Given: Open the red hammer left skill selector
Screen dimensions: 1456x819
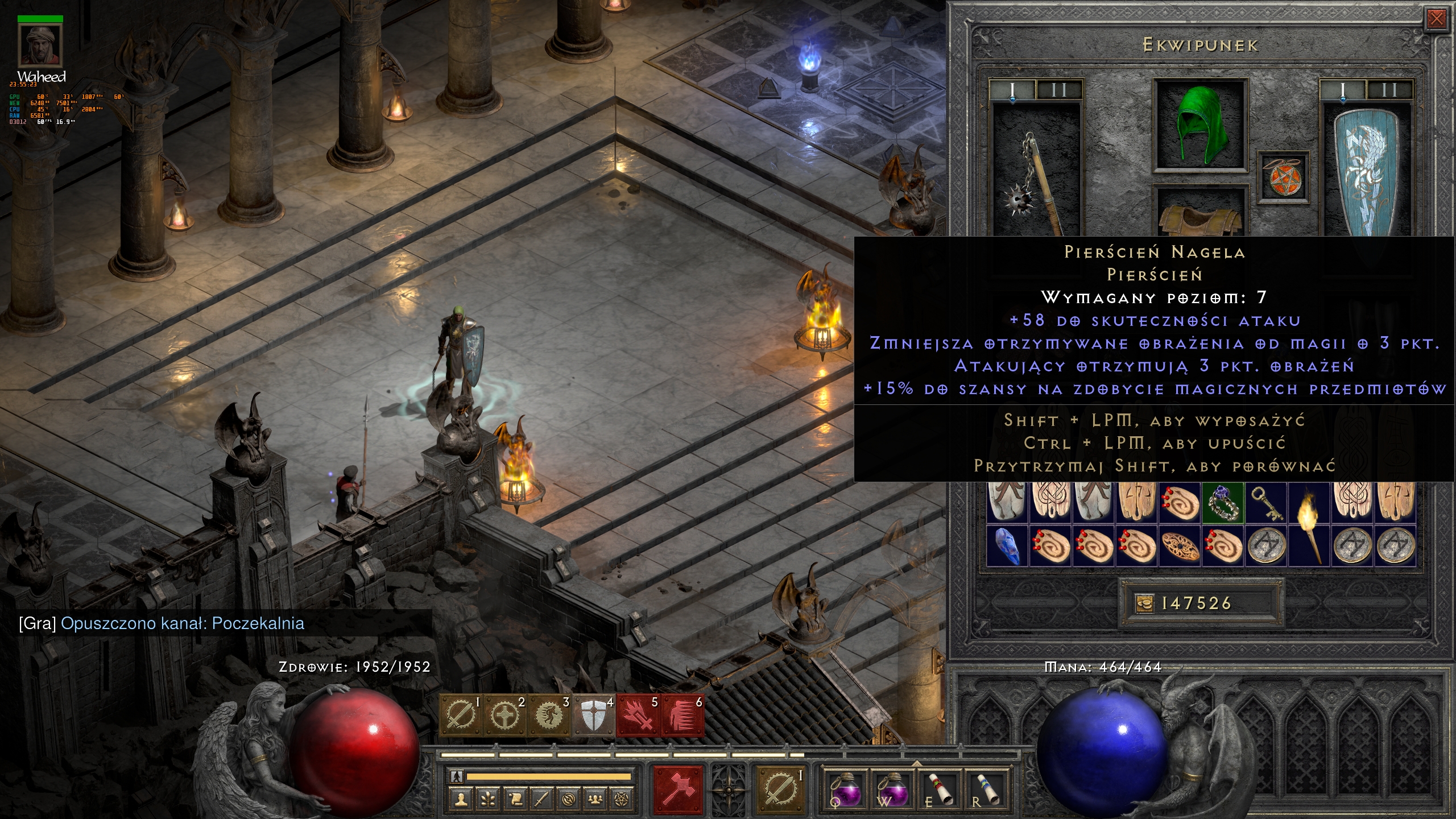Looking at the screenshot, I should tap(678, 789).
